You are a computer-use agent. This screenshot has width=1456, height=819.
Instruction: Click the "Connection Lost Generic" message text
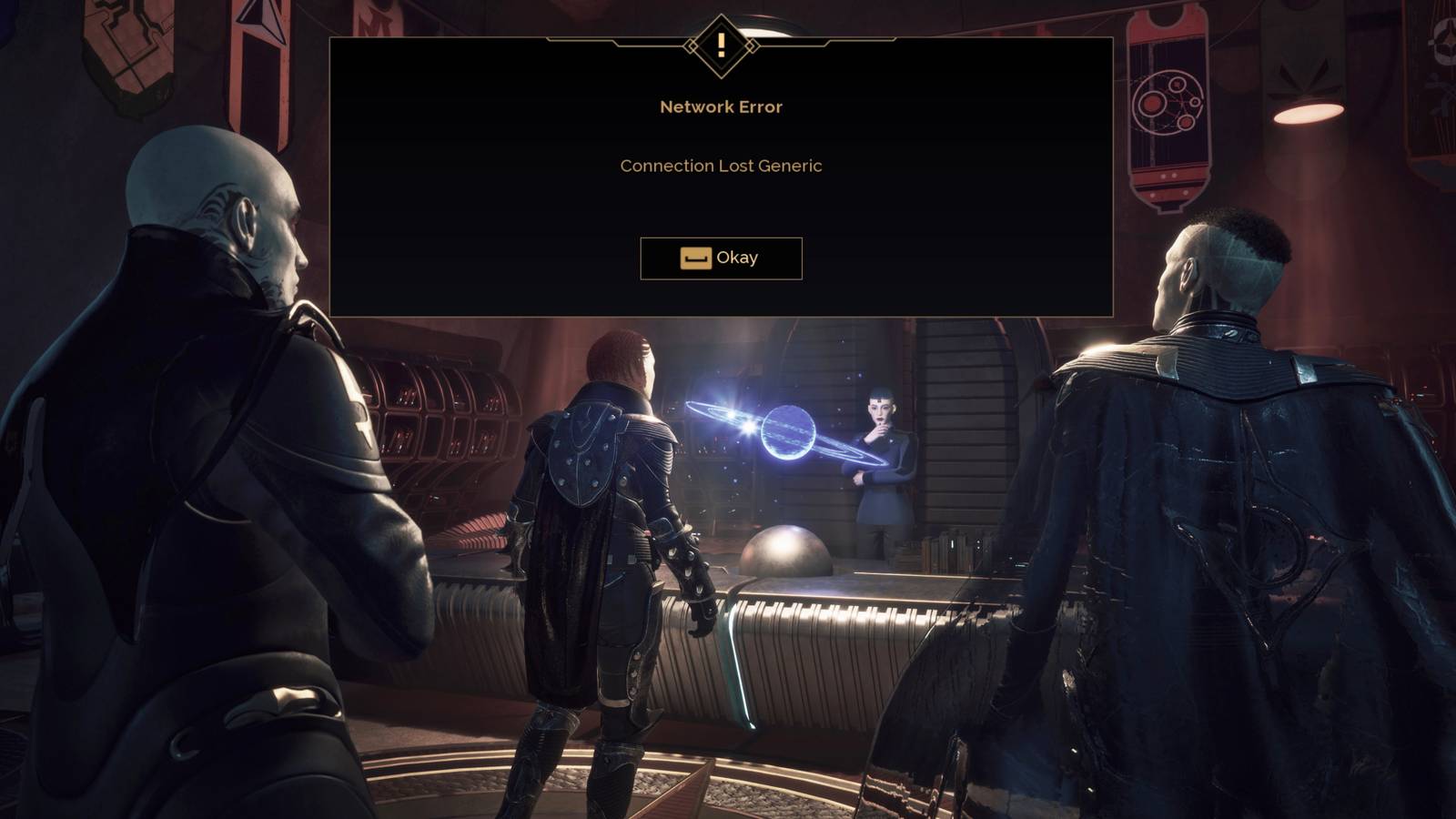[721, 167]
